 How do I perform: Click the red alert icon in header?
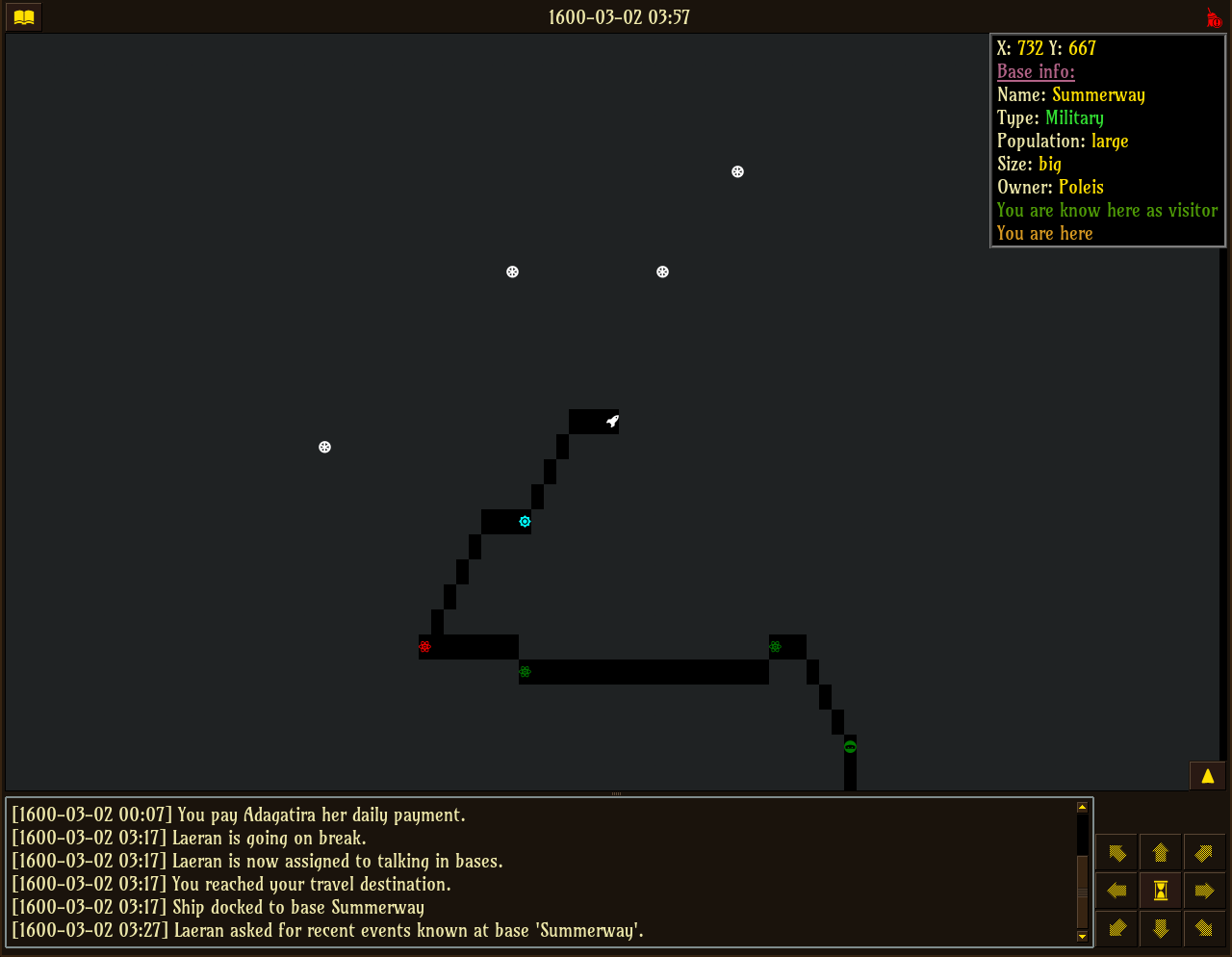[x=1214, y=18]
